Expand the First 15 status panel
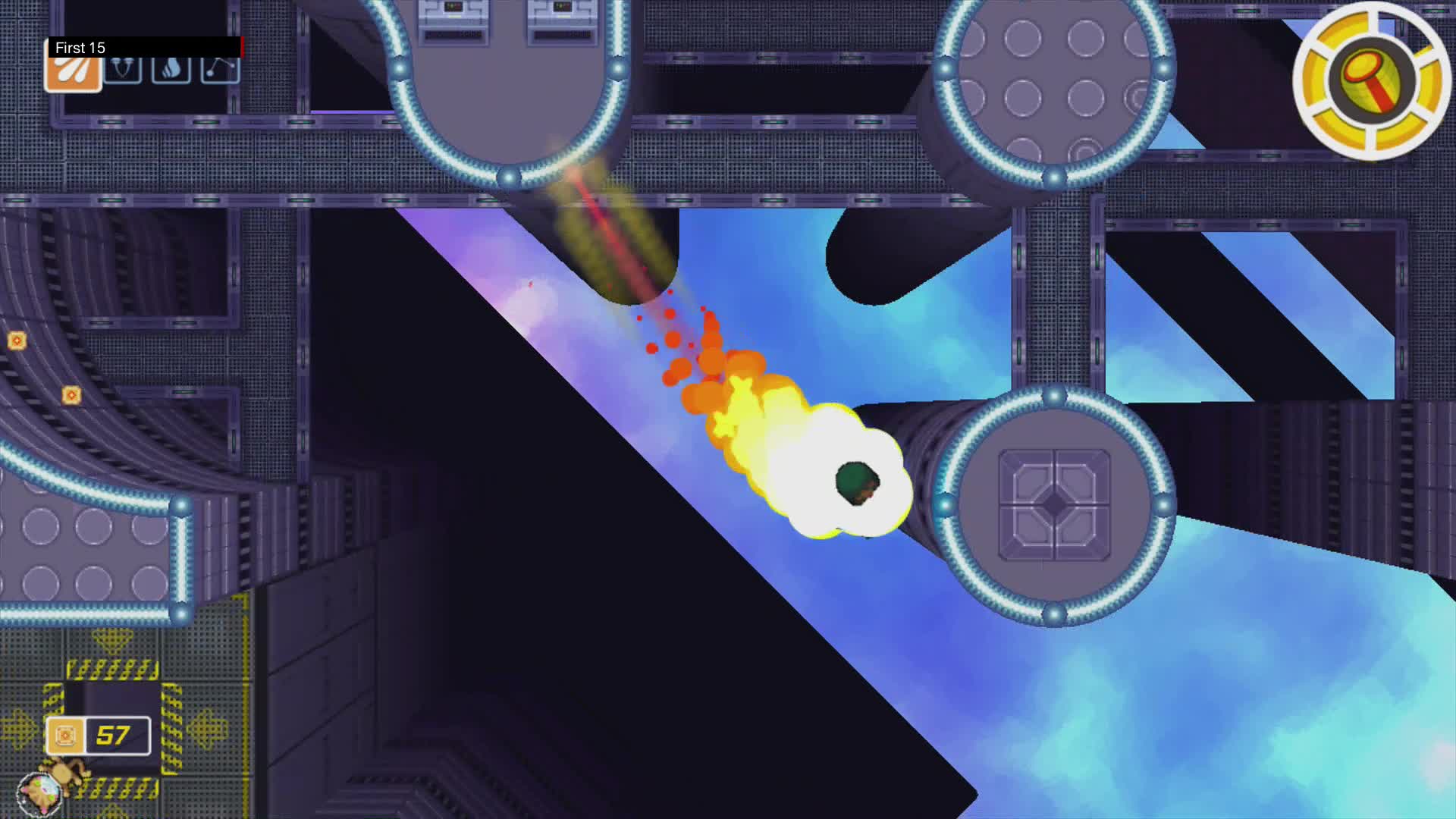 point(144,48)
